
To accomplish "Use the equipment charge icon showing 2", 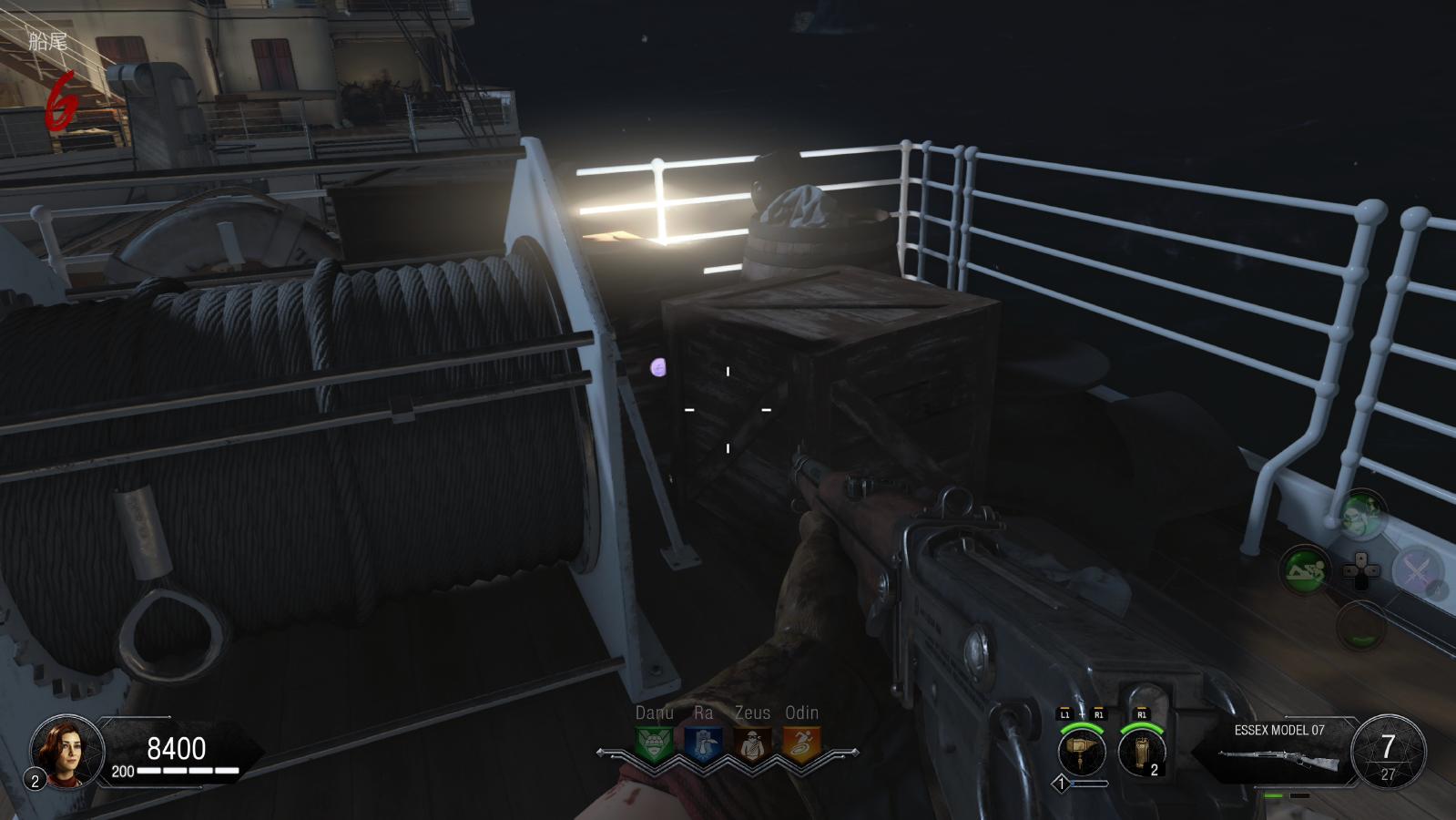I will [x=1142, y=753].
